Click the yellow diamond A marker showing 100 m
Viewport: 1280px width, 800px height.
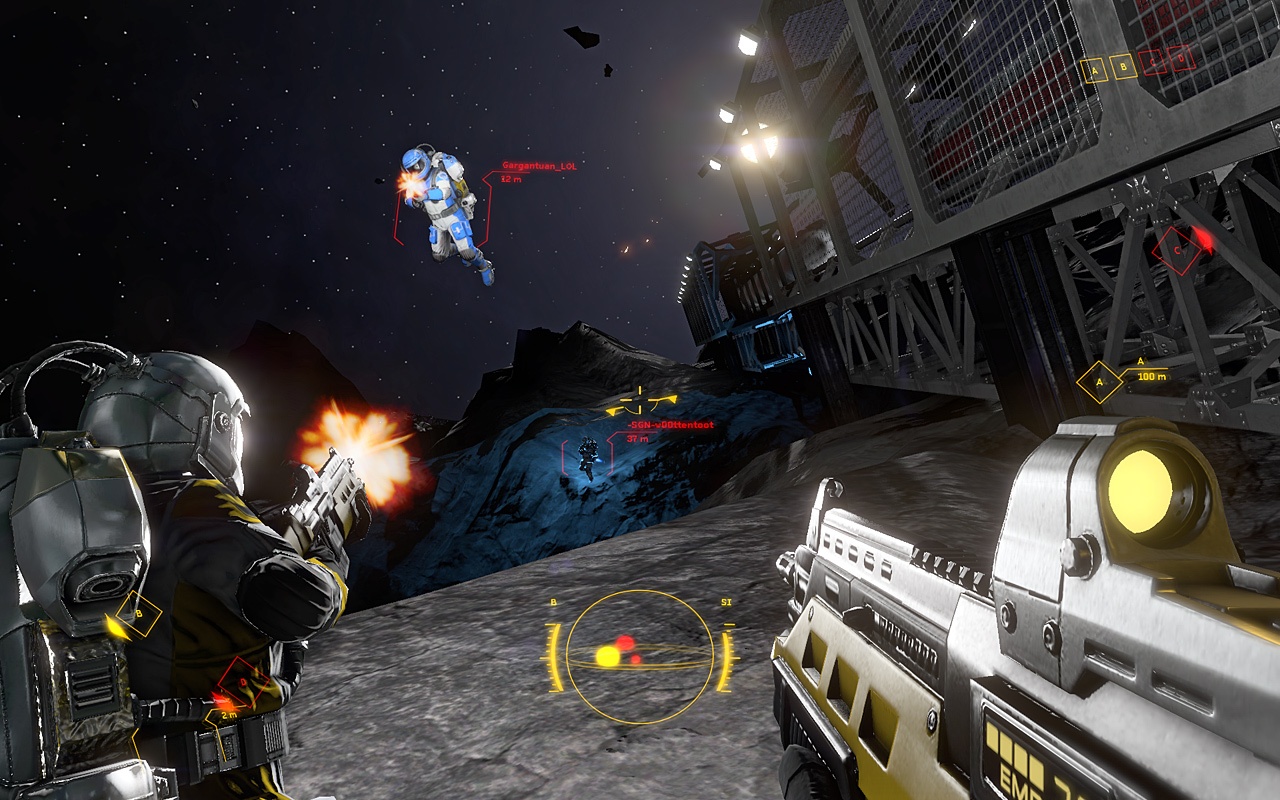[x=1101, y=380]
